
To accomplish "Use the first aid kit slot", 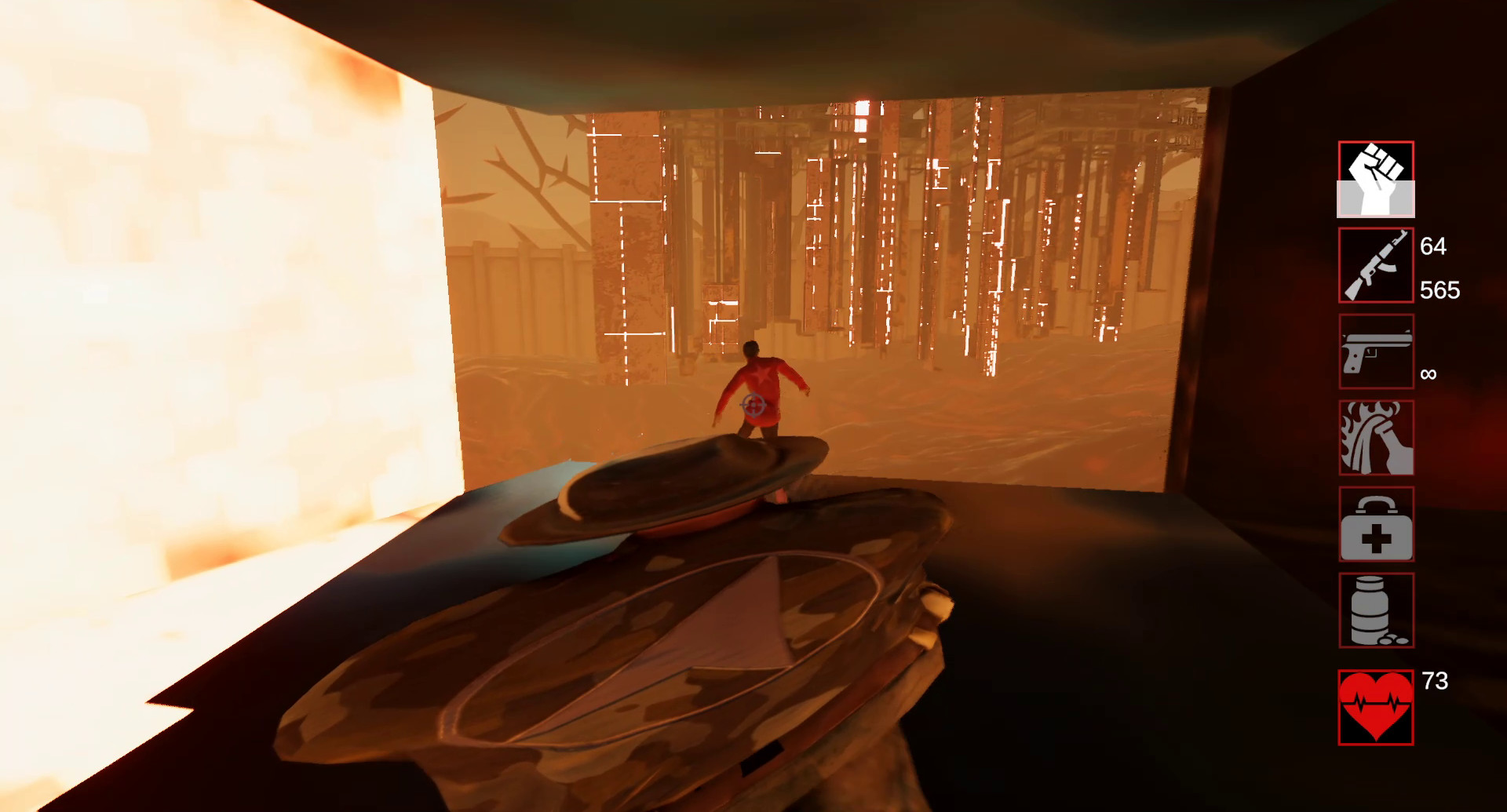I will (1376, 524).
